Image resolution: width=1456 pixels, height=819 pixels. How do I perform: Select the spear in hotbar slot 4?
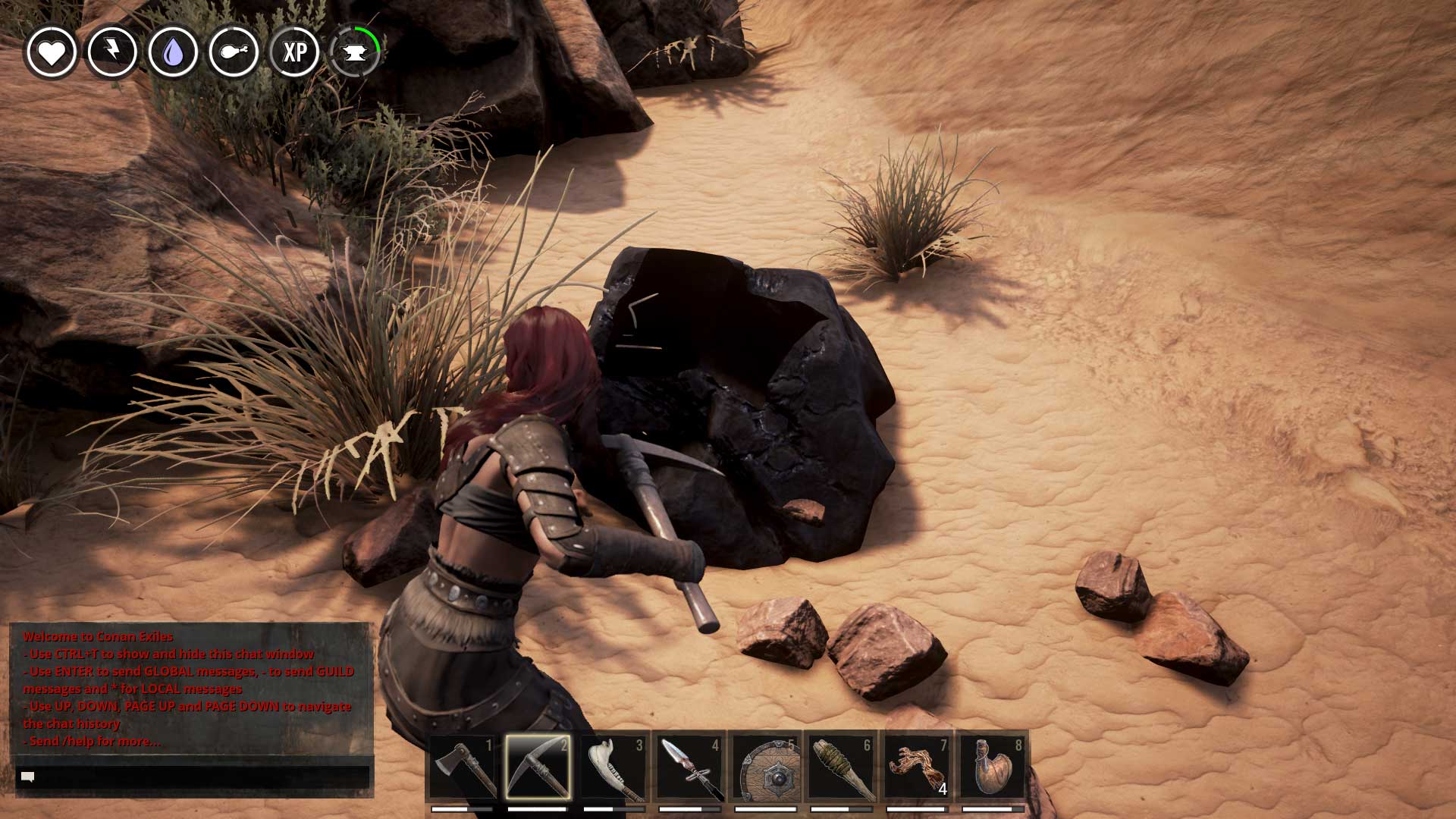point(689,767)
